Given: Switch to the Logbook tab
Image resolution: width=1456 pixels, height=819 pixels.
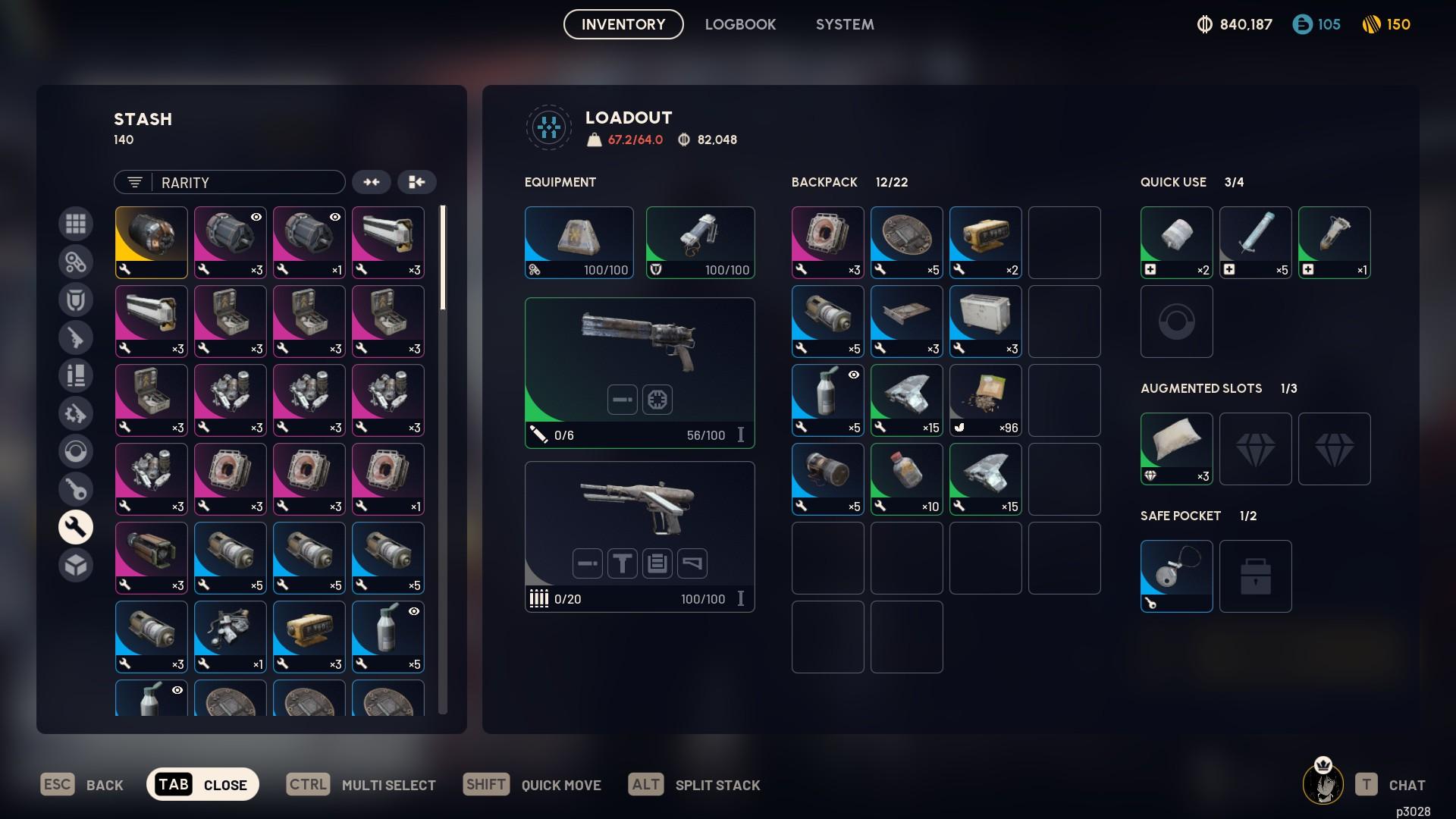Looking at the screenshot, I should [x=740, y=24].
